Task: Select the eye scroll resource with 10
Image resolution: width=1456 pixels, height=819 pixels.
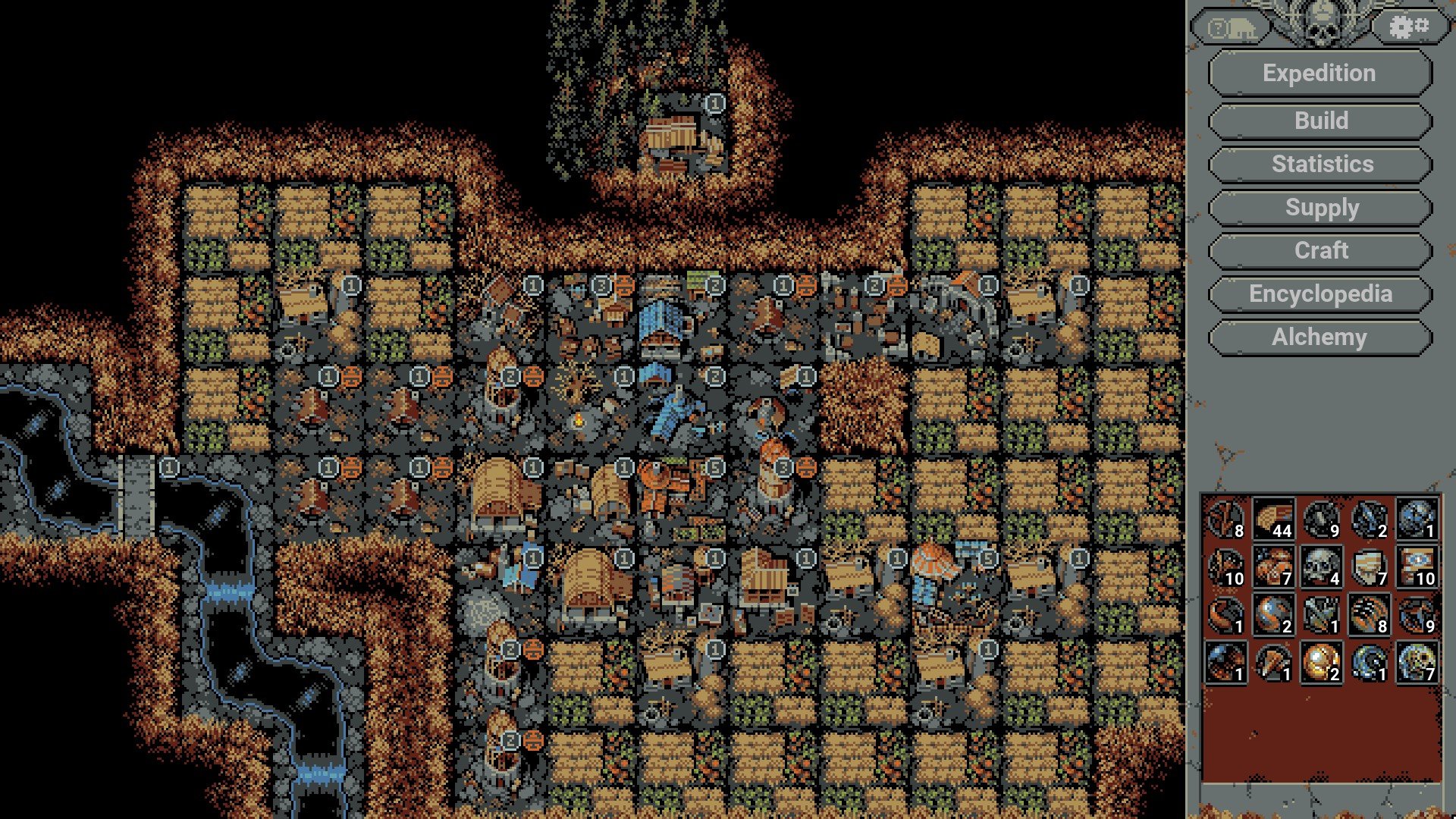Action: click(x=1417, y=567)
